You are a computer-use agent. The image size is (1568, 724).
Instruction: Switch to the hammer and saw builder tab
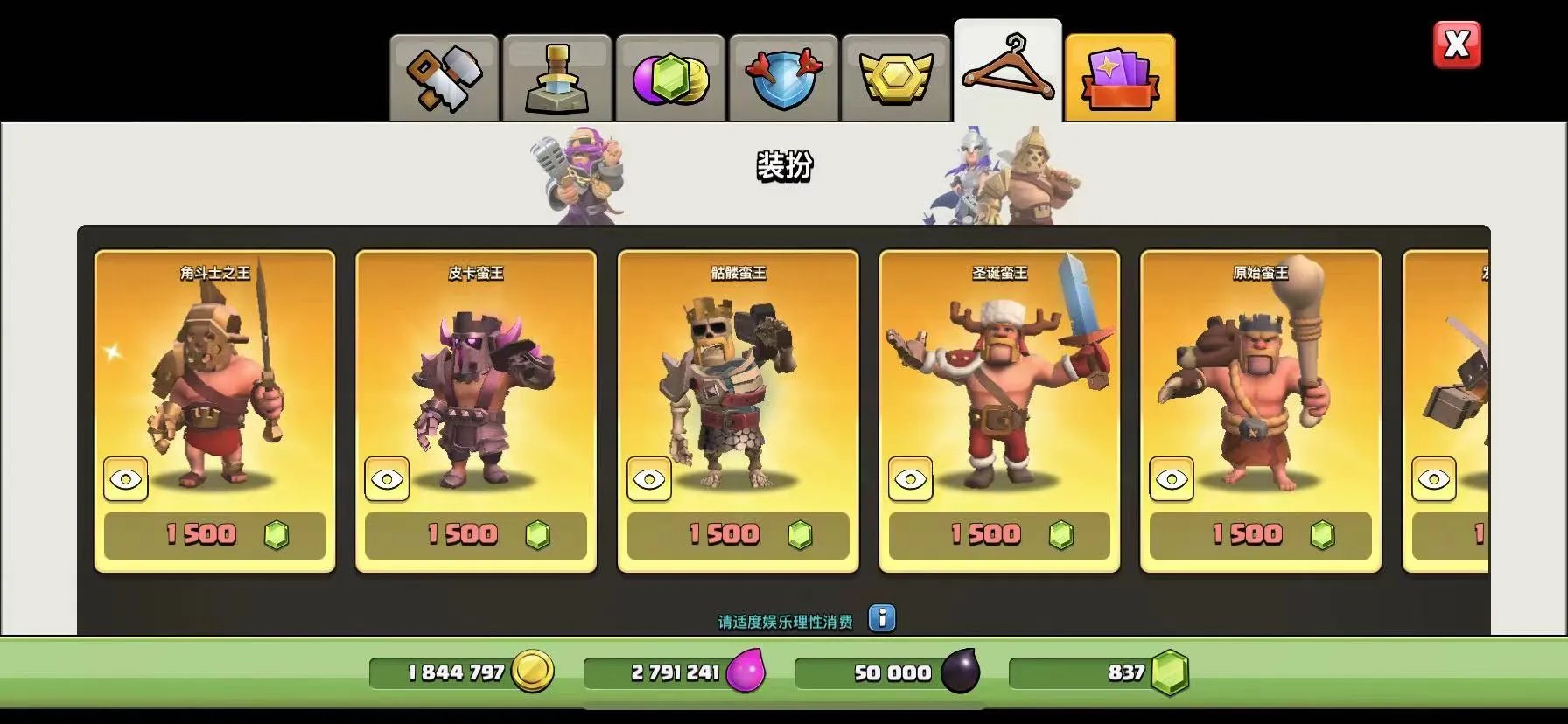pos(444,79)
